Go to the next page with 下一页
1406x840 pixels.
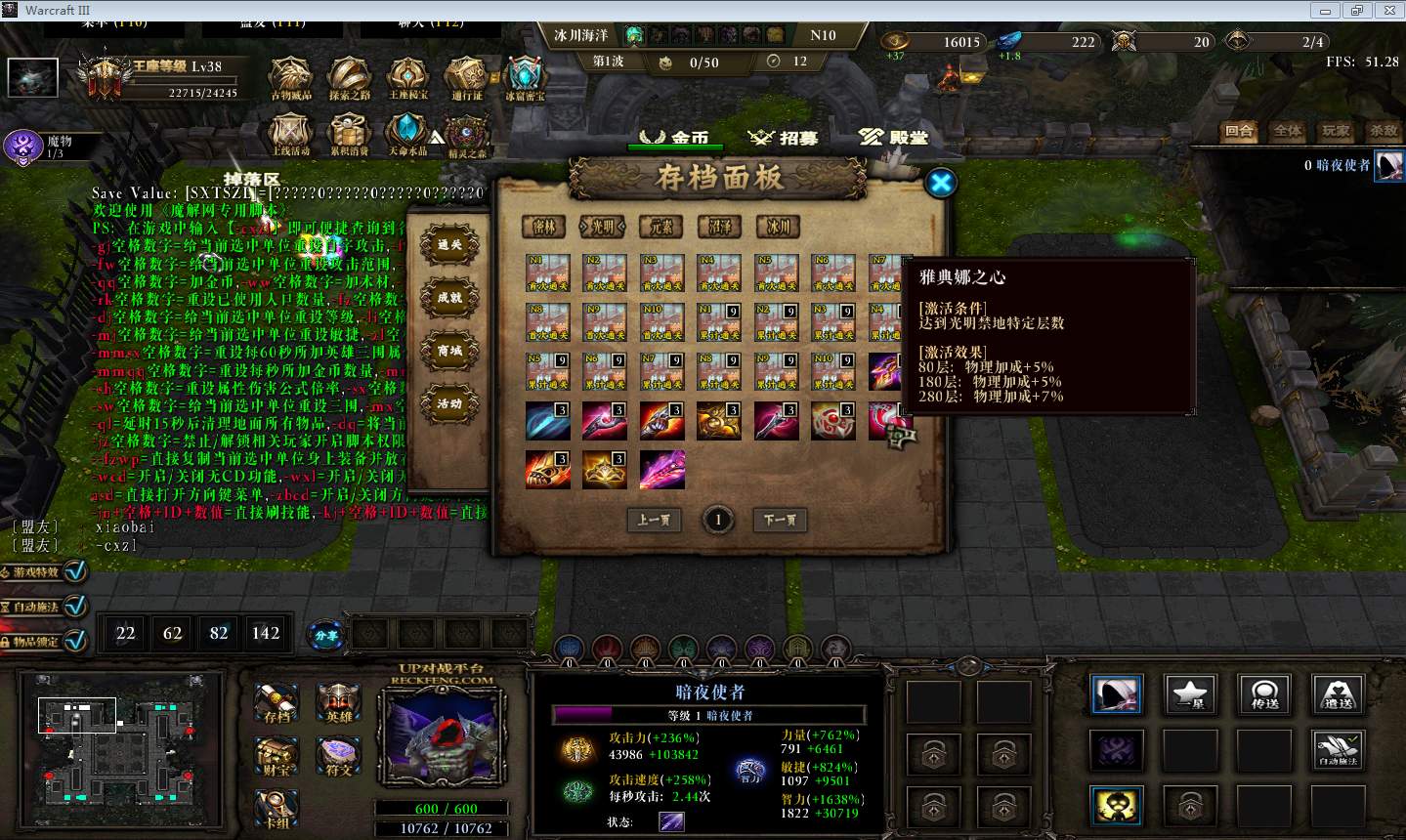click(780, 520)
